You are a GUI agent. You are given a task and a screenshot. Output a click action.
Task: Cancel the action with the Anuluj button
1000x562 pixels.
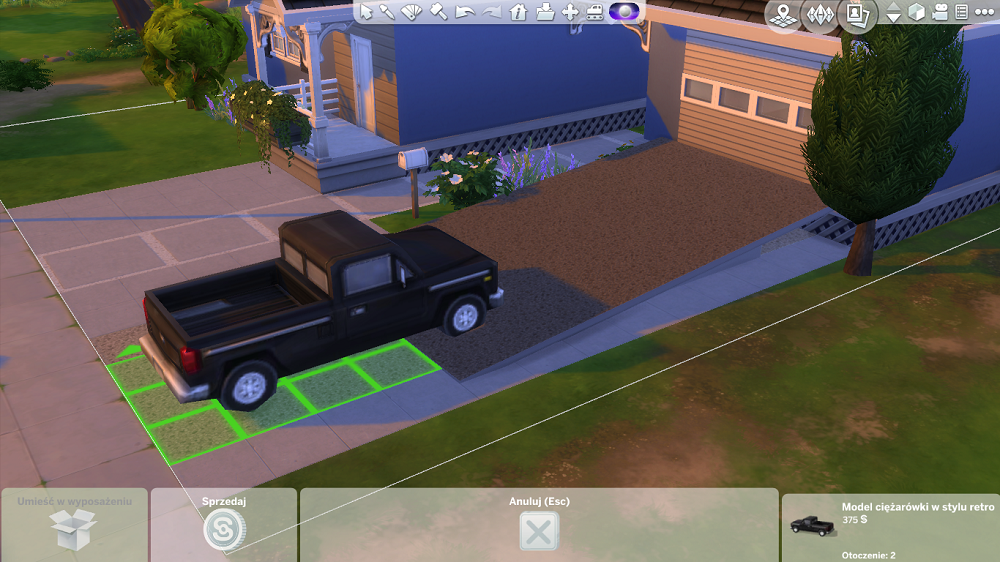point(539,529)
